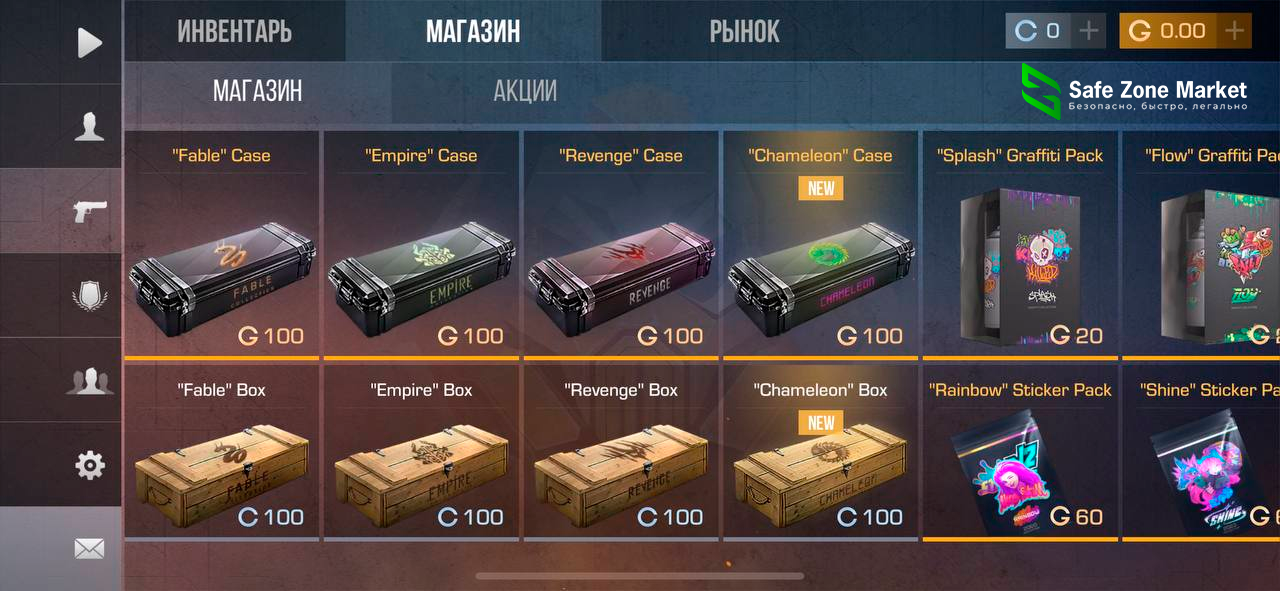Image resolution: width=1280 pixels, height=591 pixels.
Task: Open the mail envelope icon
Action: pos(90,548)
